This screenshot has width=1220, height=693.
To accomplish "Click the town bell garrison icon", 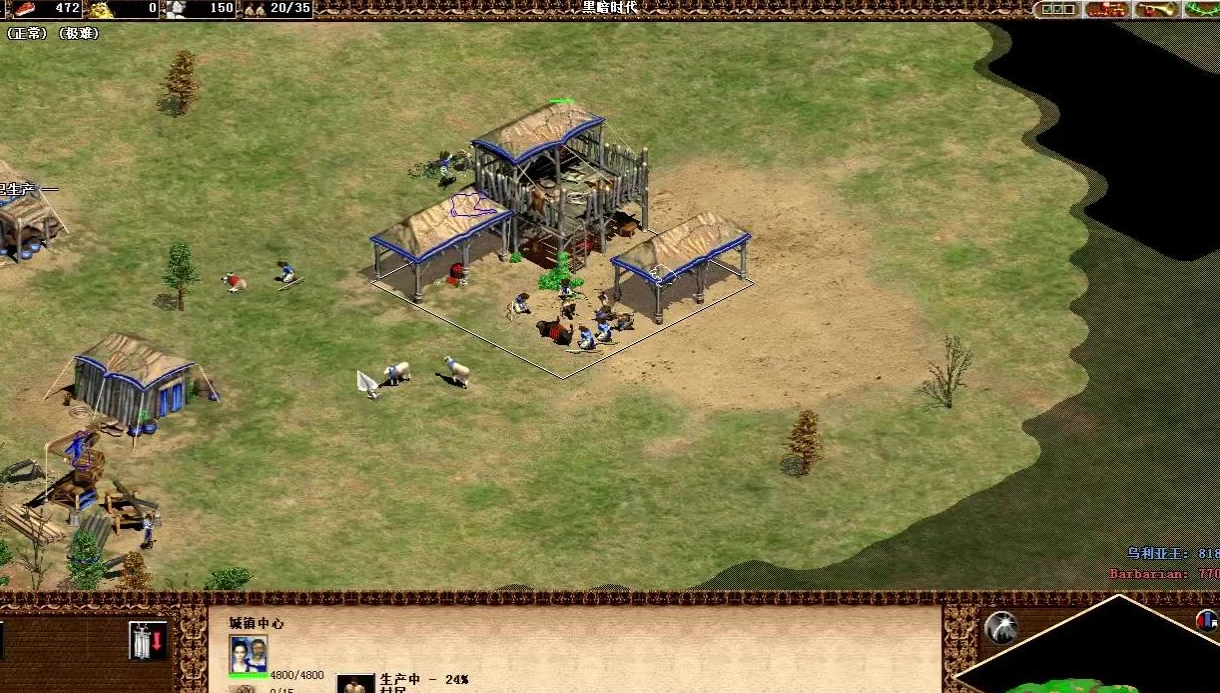I will (x=147, y=640).
